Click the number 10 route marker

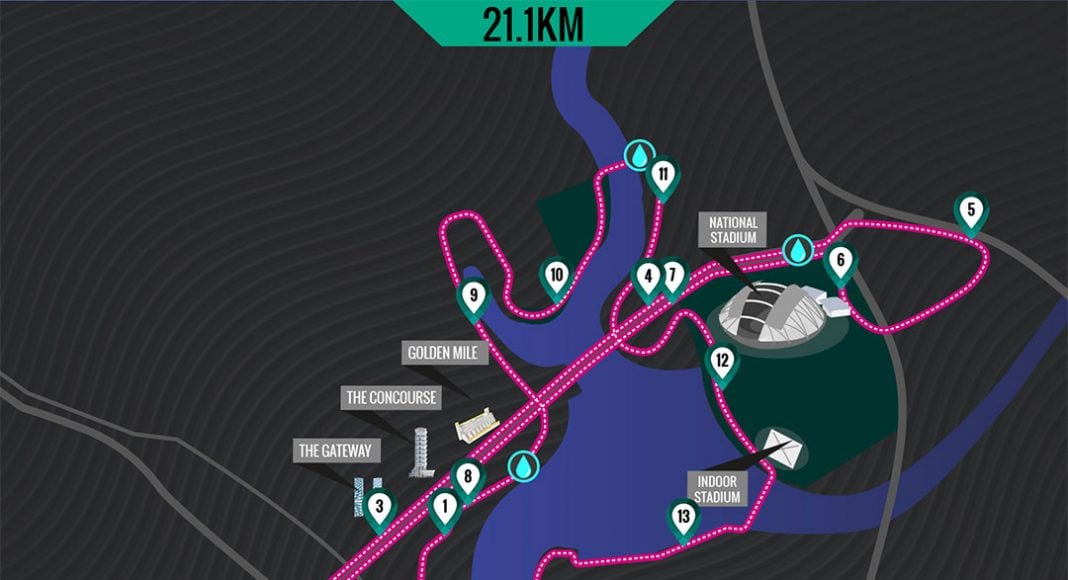point(556,276)
